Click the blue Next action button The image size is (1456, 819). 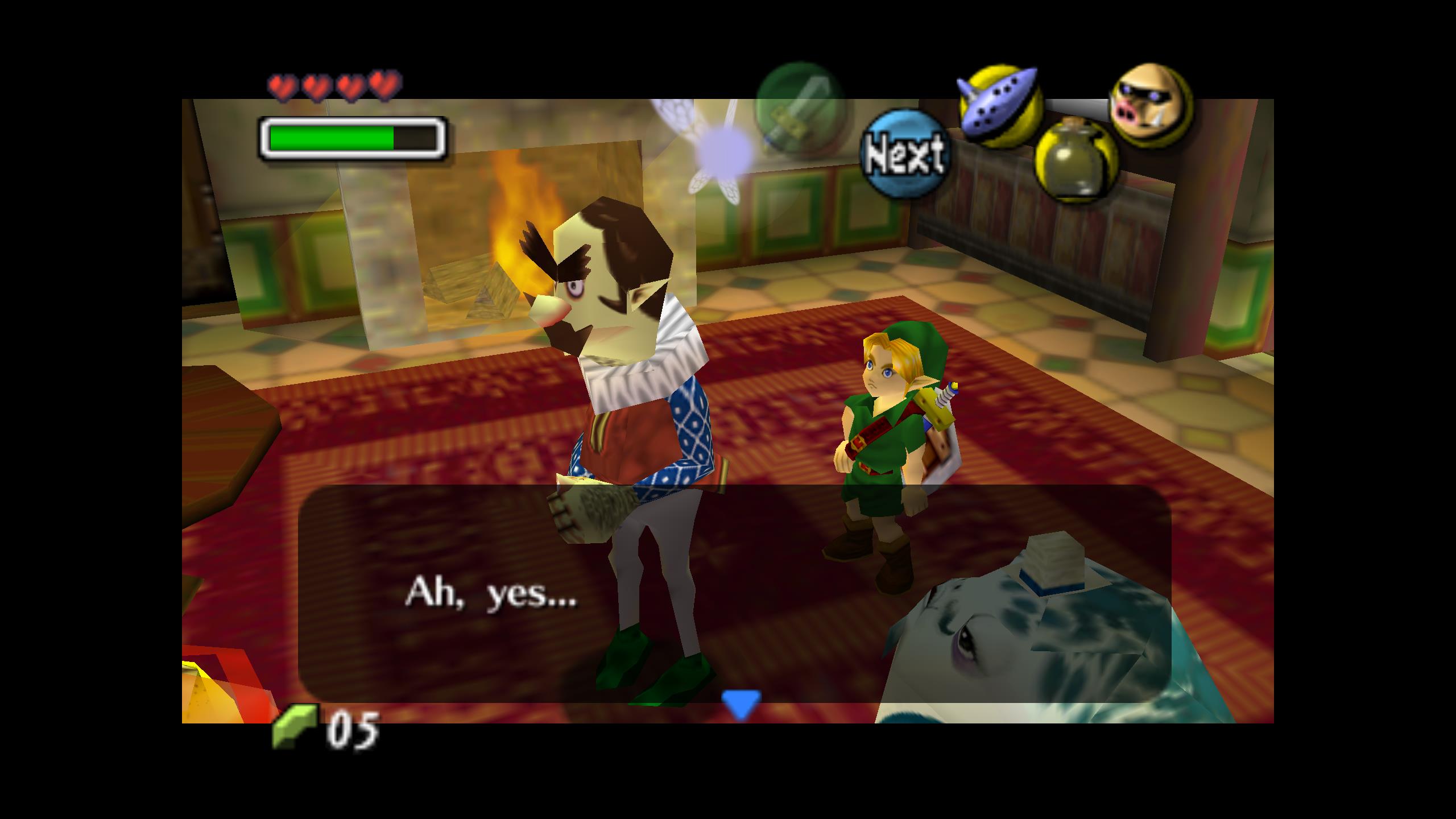click(904, 154)
